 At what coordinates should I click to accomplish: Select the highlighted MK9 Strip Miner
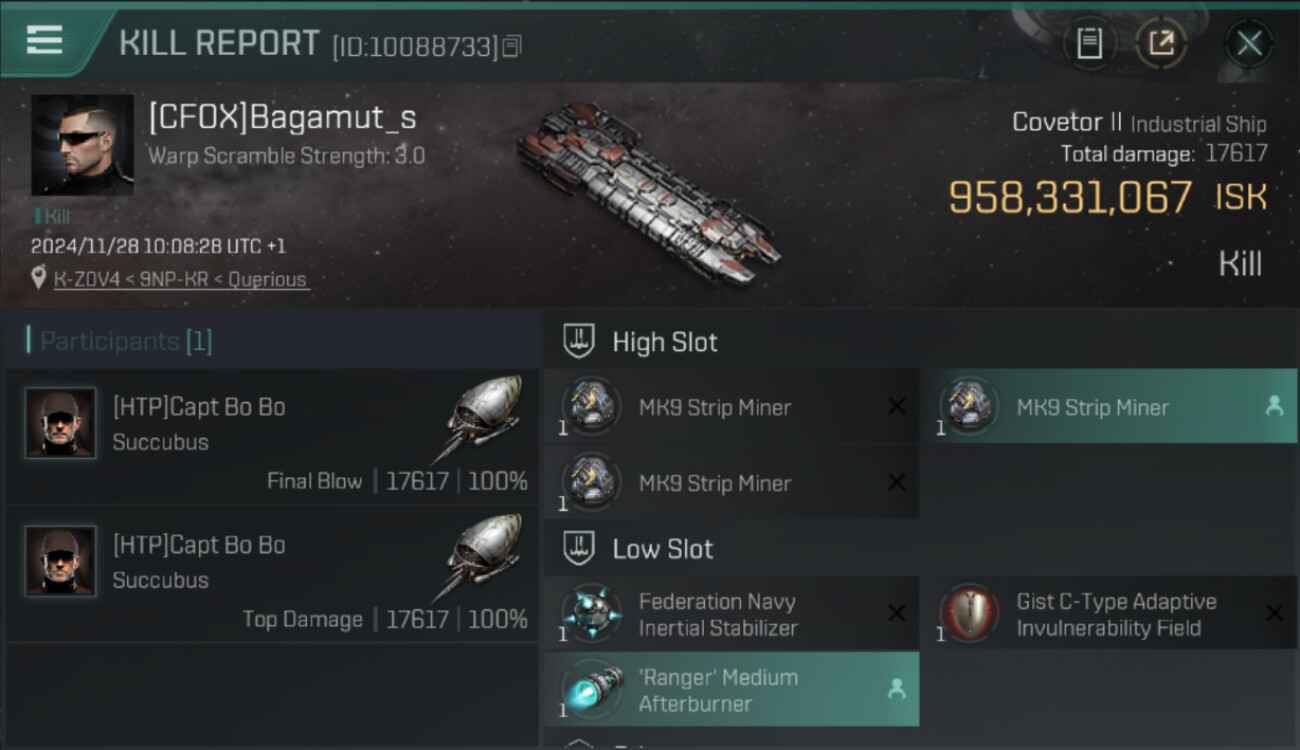pyautogui.click(x=1108, y=407)
